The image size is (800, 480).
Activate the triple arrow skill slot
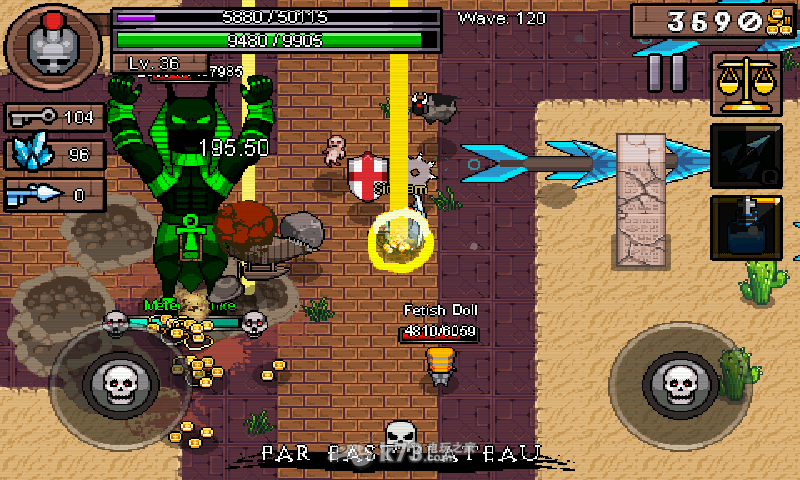tap(745, 157)
